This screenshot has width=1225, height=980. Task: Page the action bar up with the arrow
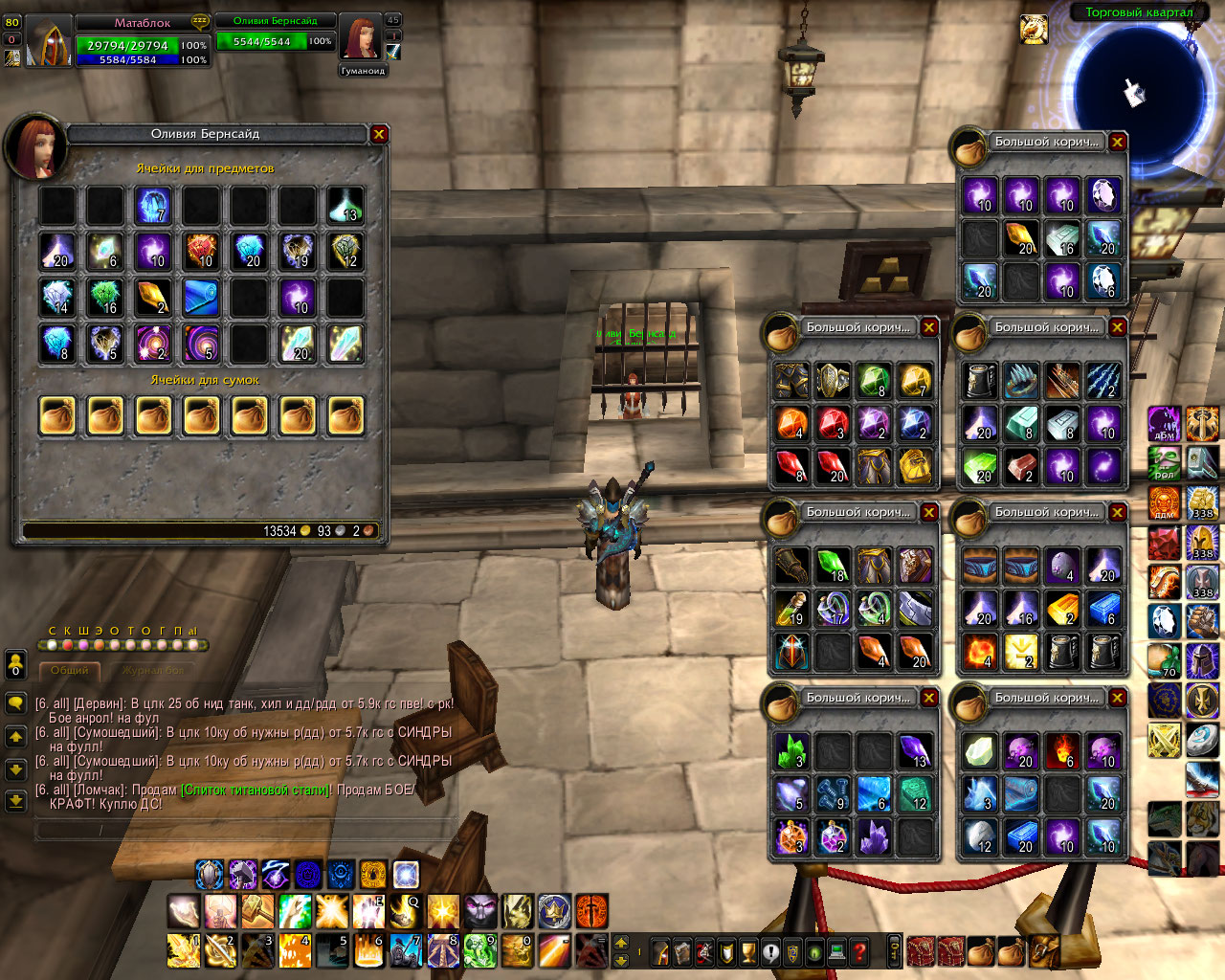pyautogui.click(x=620, y=943)
